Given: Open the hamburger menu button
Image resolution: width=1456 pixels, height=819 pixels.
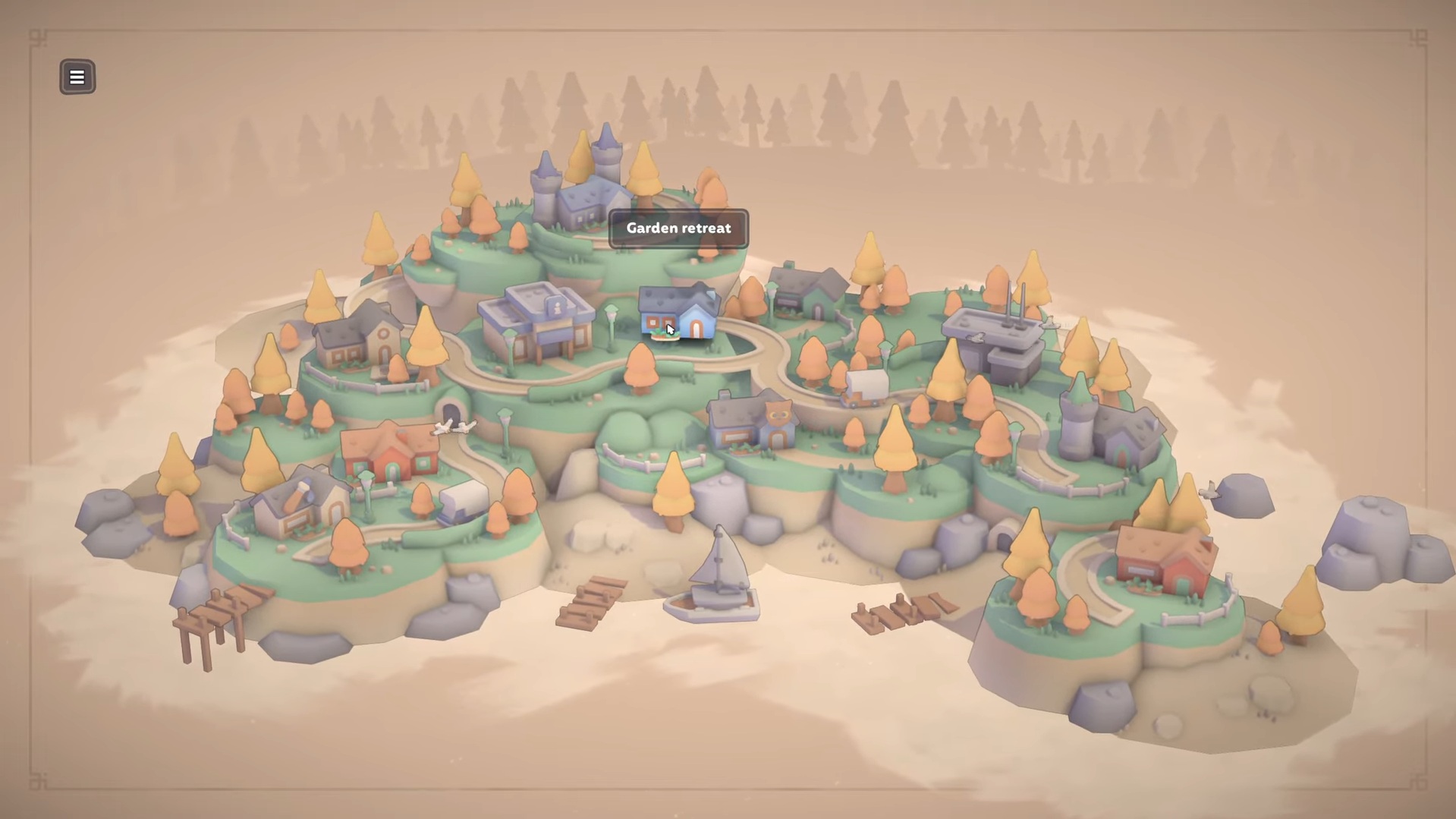Looking at the screenshot, I should click(77, 77).
